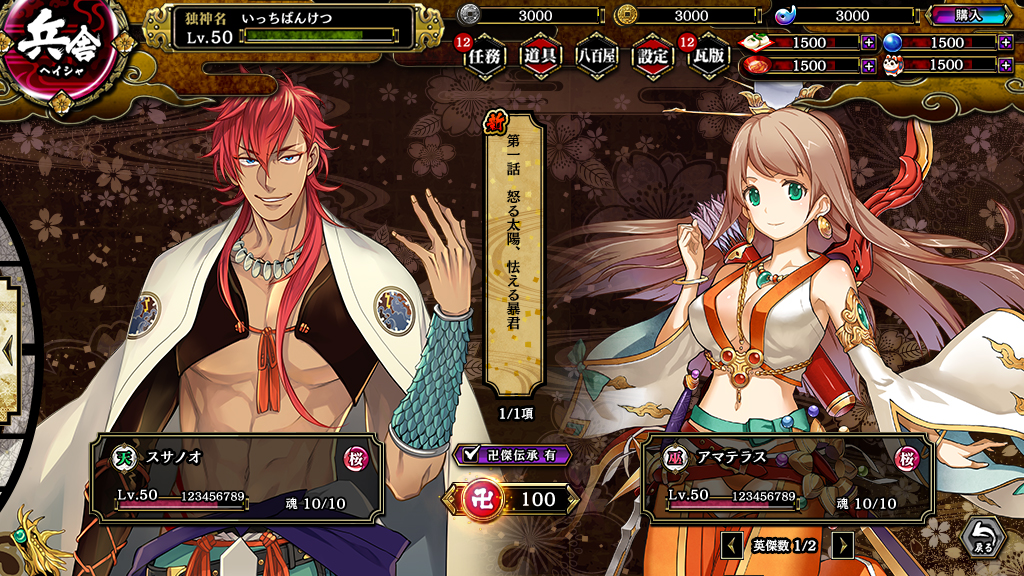Image resolution: width=1024 pixels, height=576 pixels.
Task: Open the 瓦版 news board
Action: 708,57
